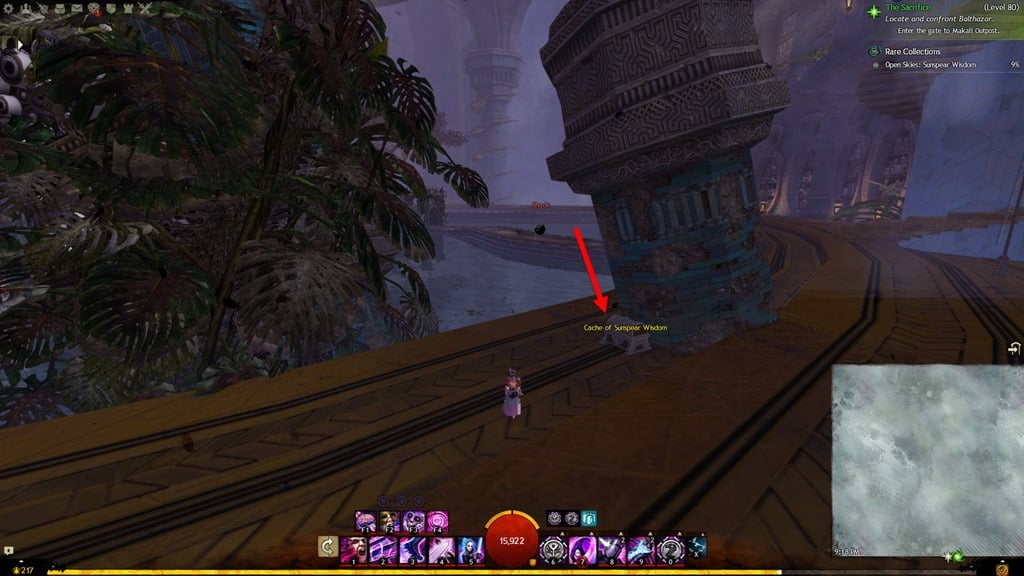The width and height of the screenshot is (1024, 576).
Task: Open the crossed swords PvP icon
Action: 144,8
